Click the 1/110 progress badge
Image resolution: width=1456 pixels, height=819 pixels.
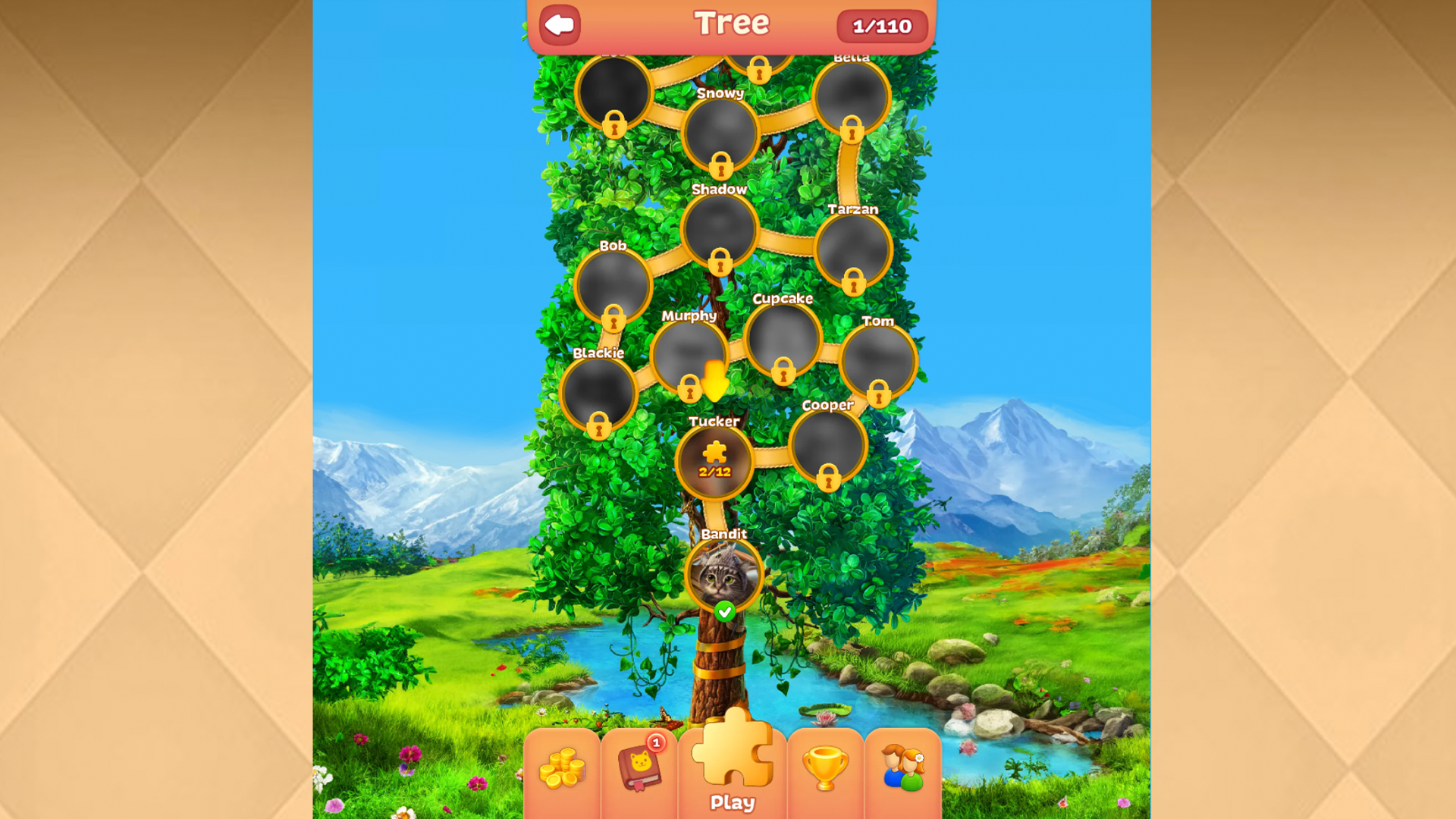[884, 26]
